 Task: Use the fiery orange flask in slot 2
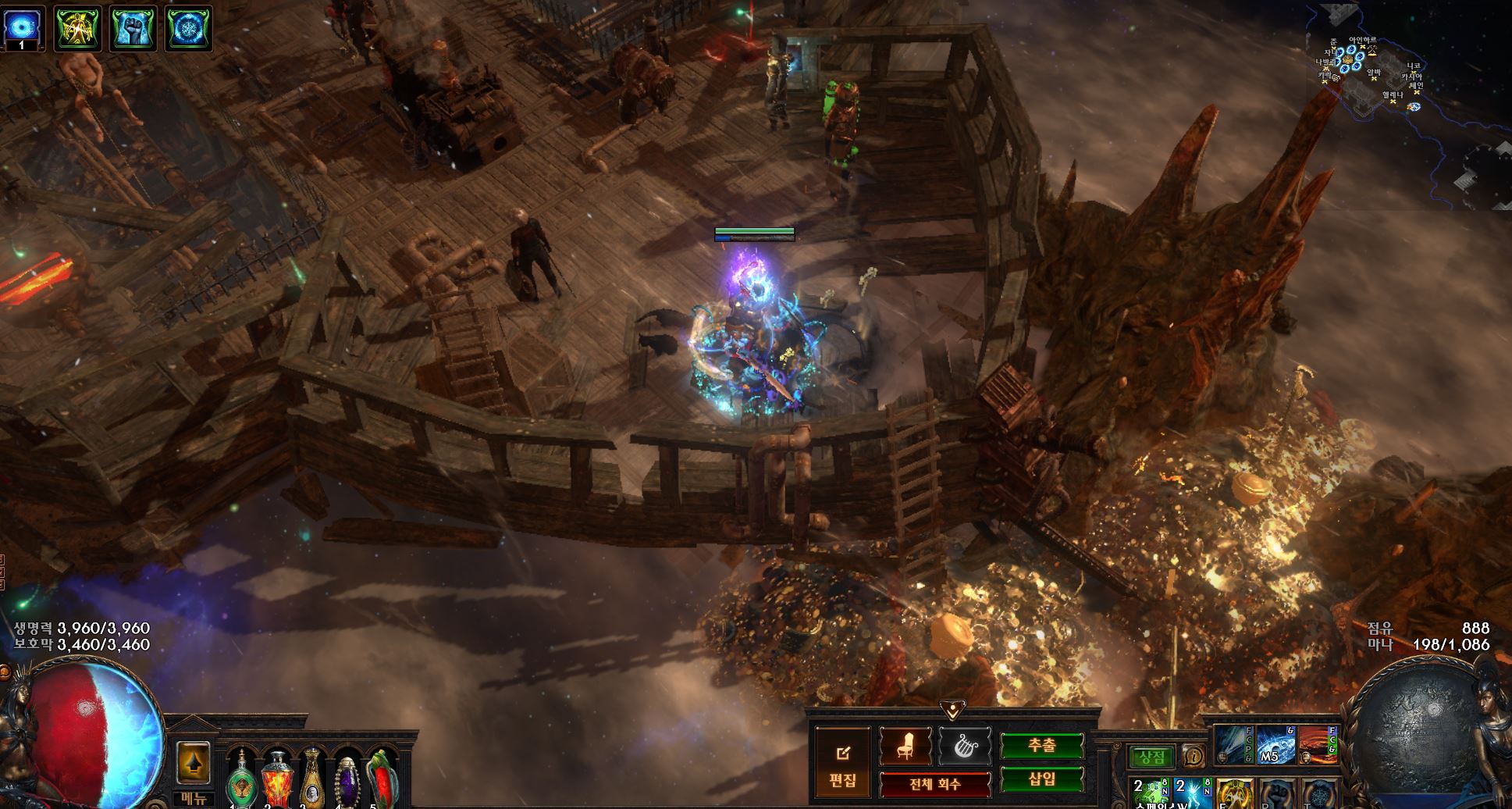click(x=276, y=779)
